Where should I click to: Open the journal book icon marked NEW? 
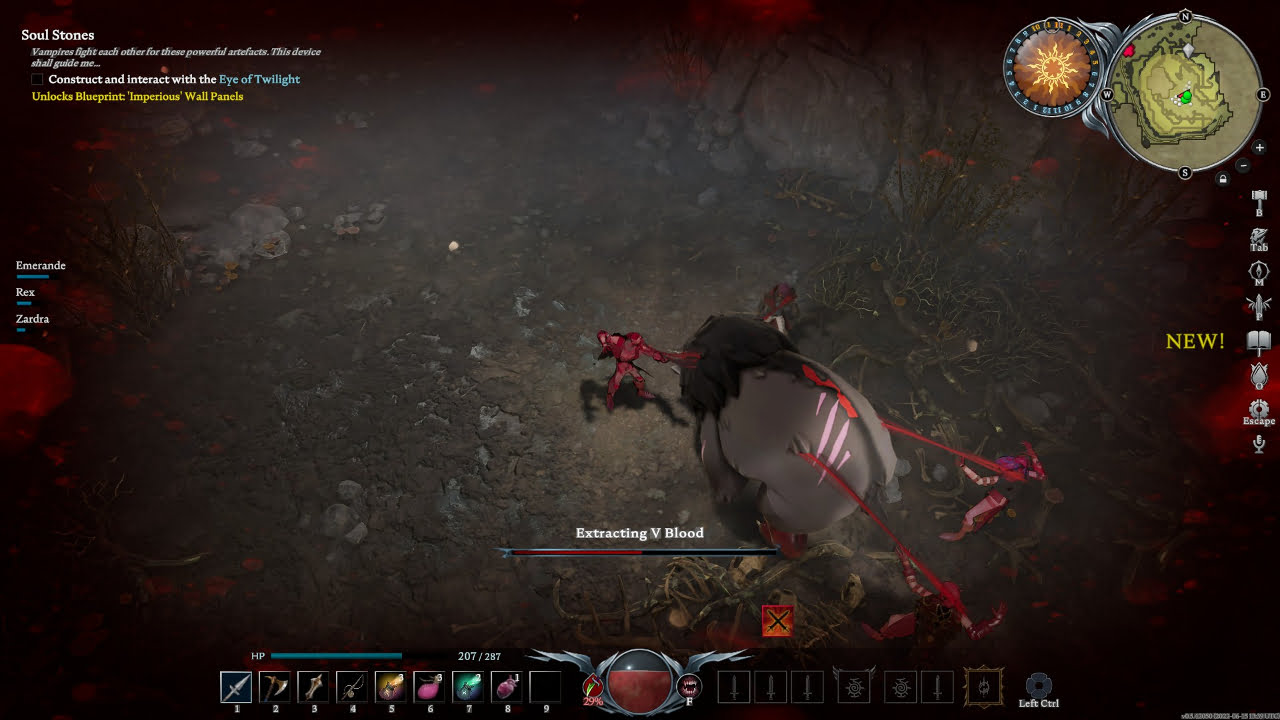[1259, 343]
